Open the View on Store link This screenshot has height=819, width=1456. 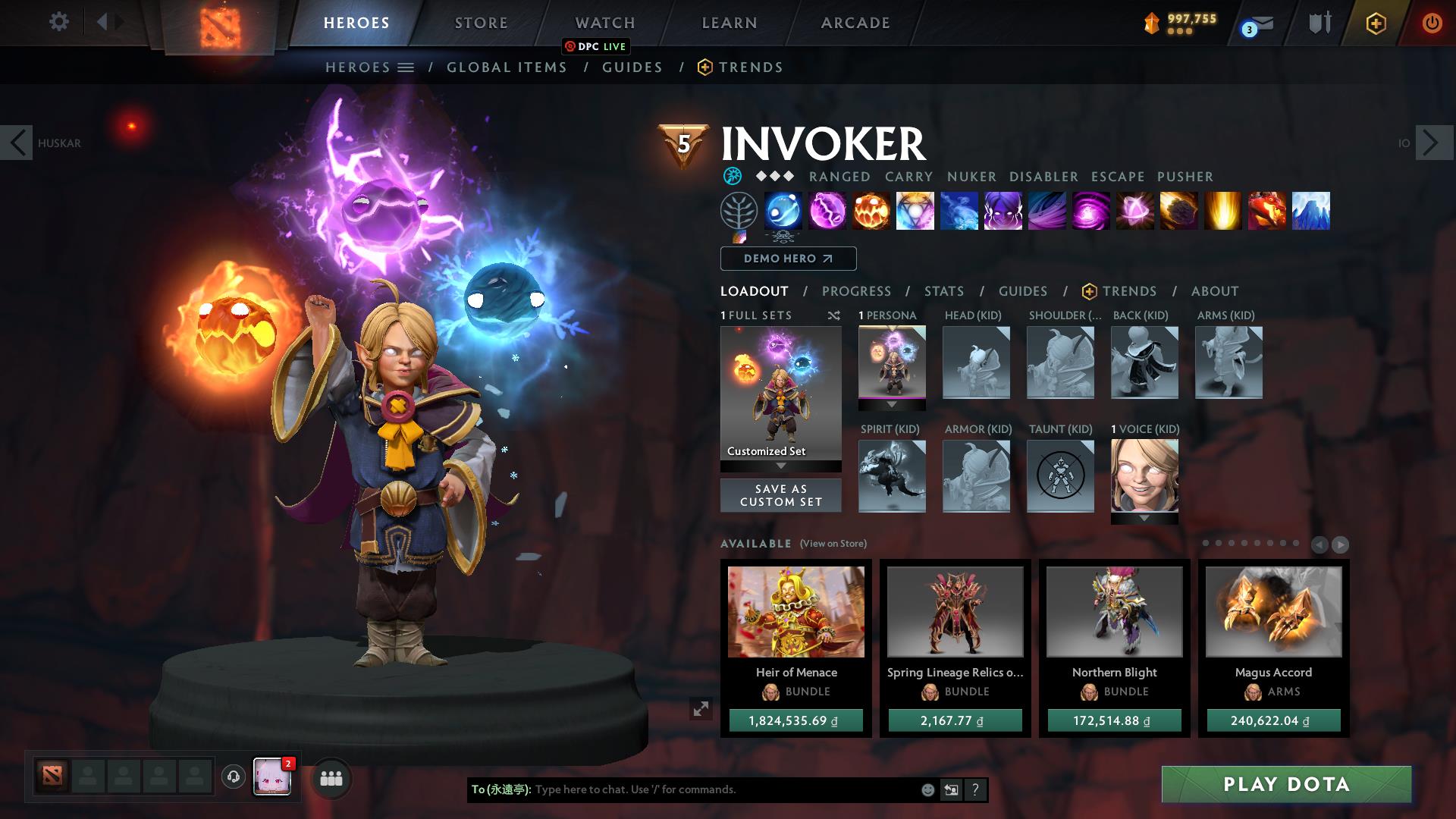(832, 544)
